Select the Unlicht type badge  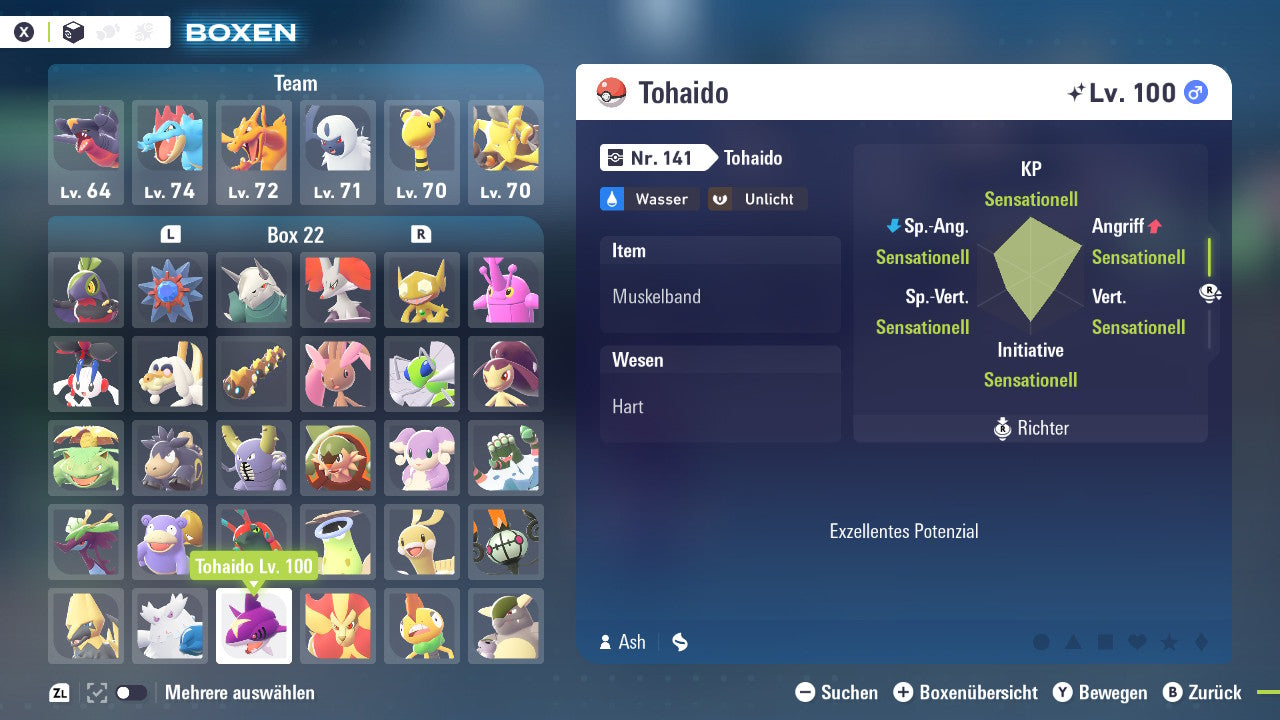757,199
